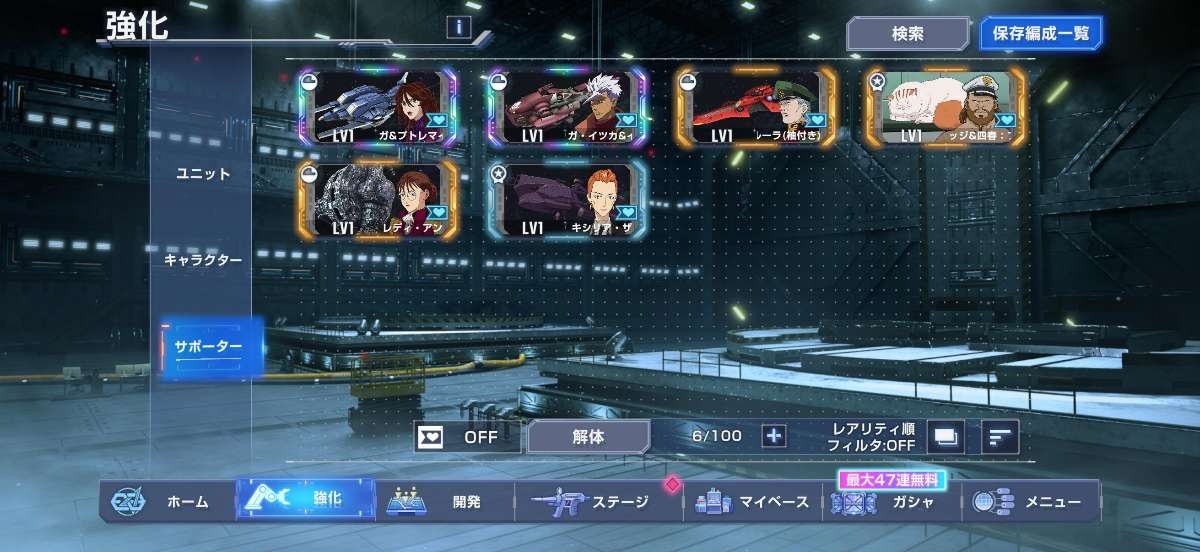The height and width of the screenshot is (552, 1200).
Task: Open the 保存編成一覧 saved formations list
Action: tap(1040, 33)
